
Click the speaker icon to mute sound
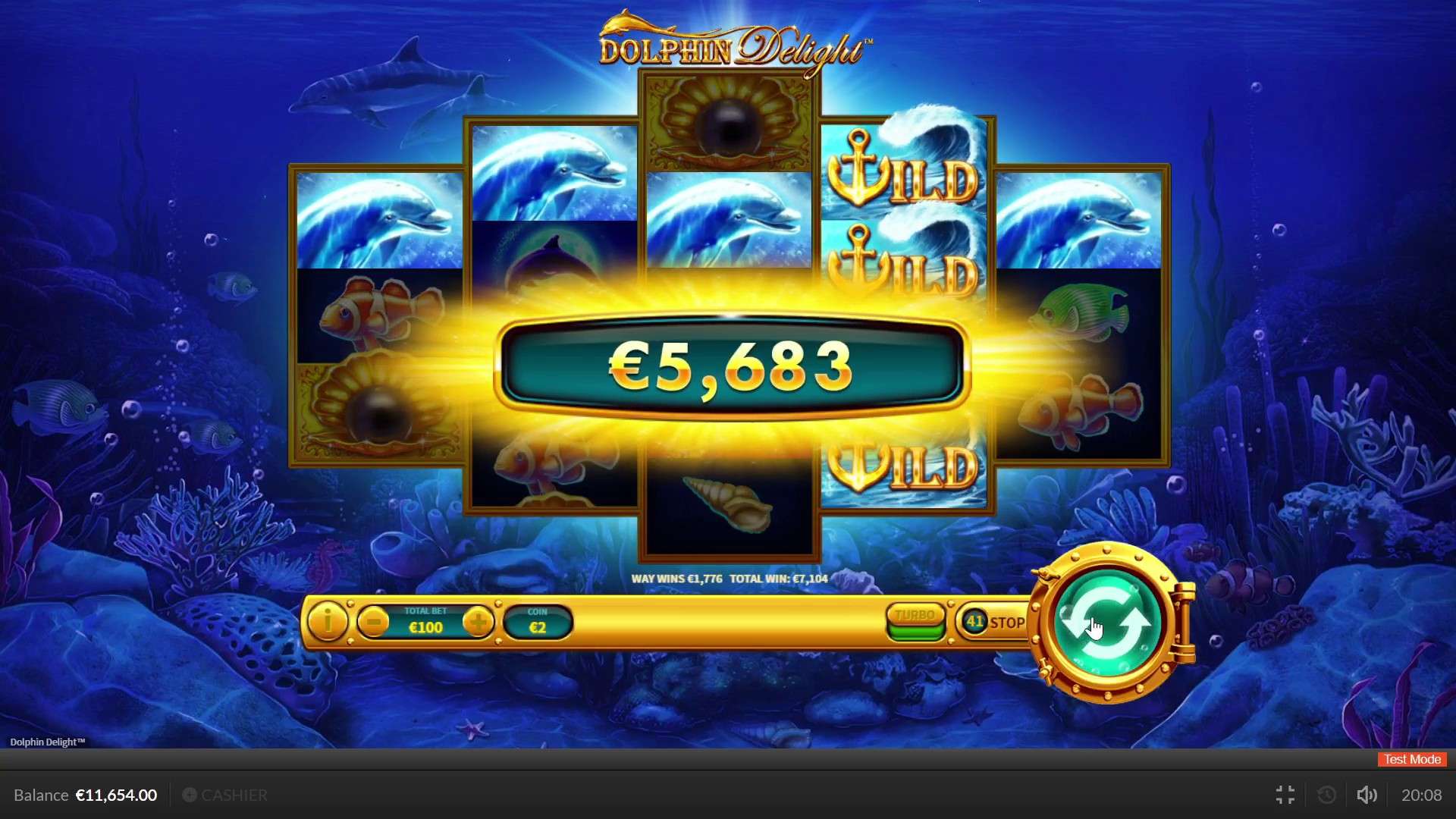pyautogui.click(x=1367, y=795)
